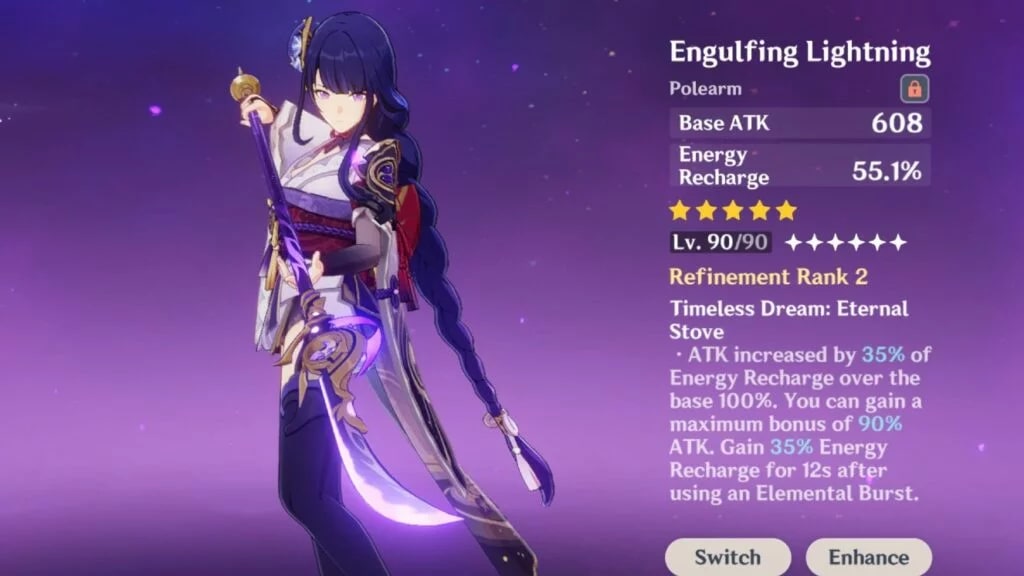Toggle the weapon lock icon

913,89
